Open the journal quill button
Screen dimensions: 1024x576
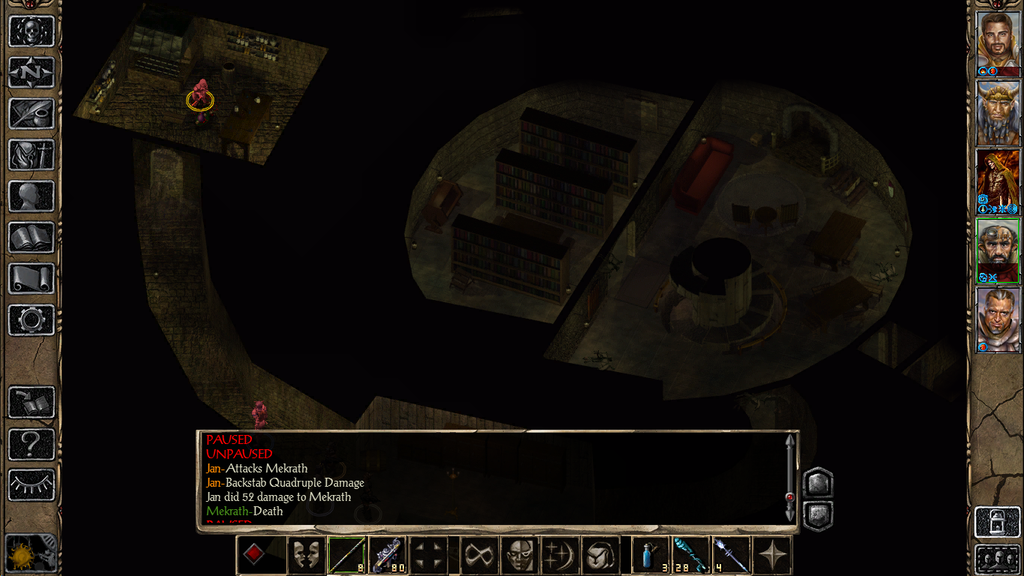tap(31, 113)
